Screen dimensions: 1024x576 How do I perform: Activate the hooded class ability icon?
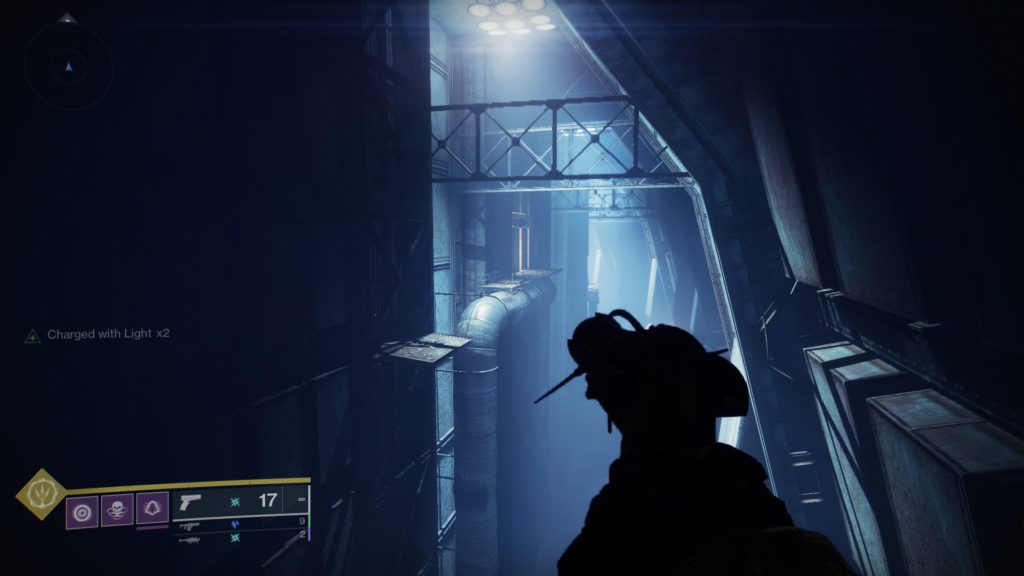(152, 509)
